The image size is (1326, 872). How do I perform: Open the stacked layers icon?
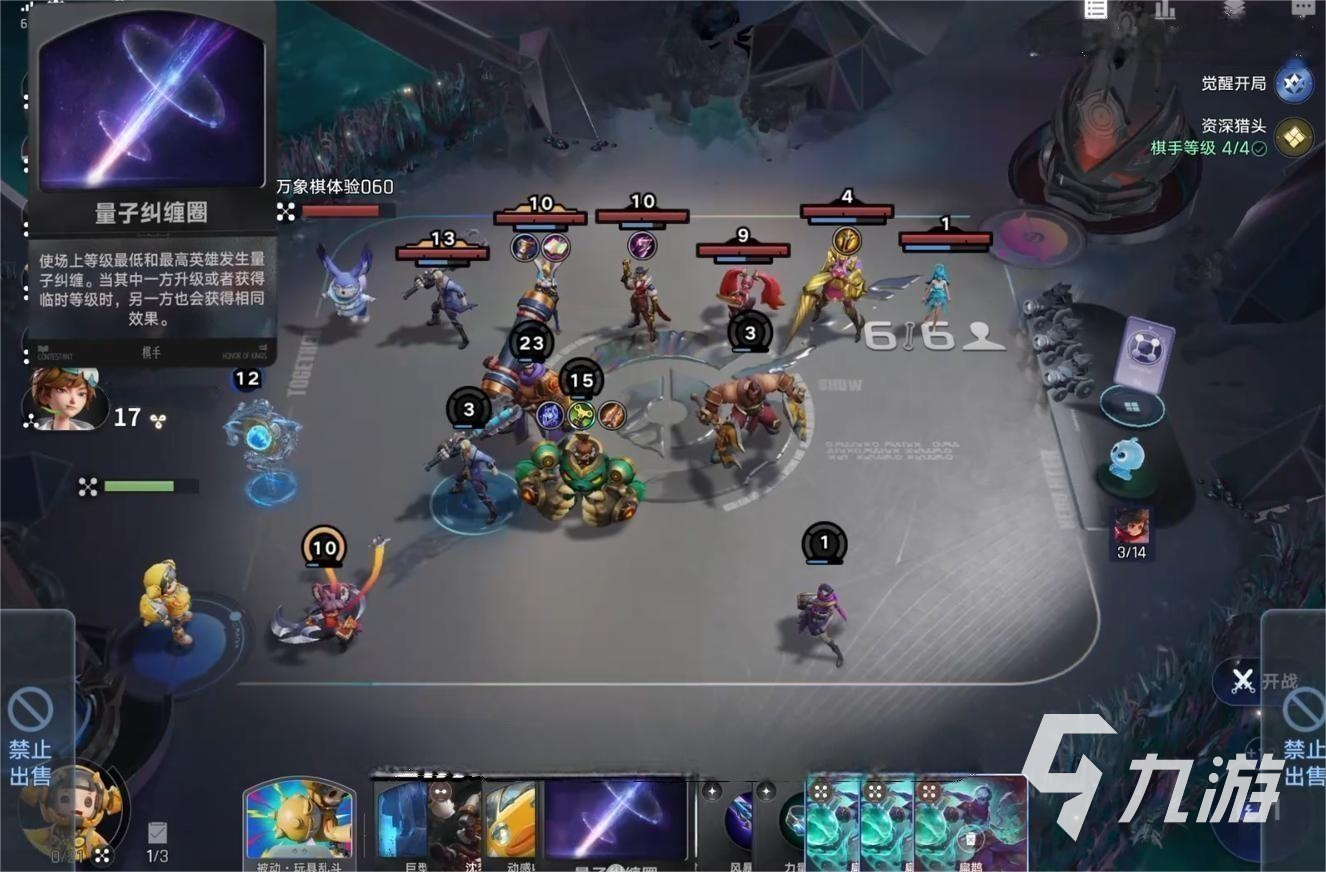pyautogui.click(x=1234, y=9)
